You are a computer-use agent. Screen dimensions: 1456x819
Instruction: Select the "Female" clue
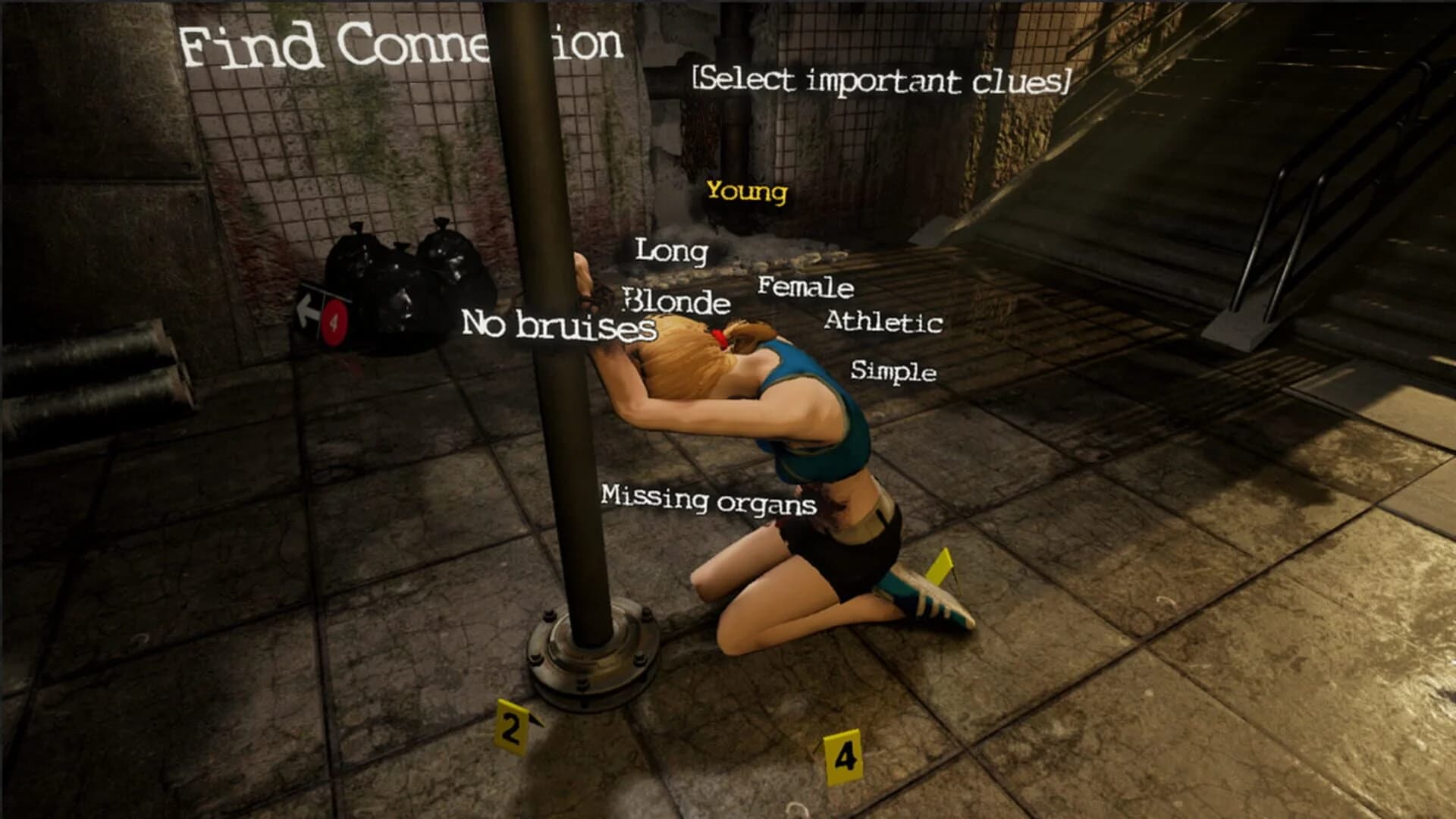coord(806,287)
